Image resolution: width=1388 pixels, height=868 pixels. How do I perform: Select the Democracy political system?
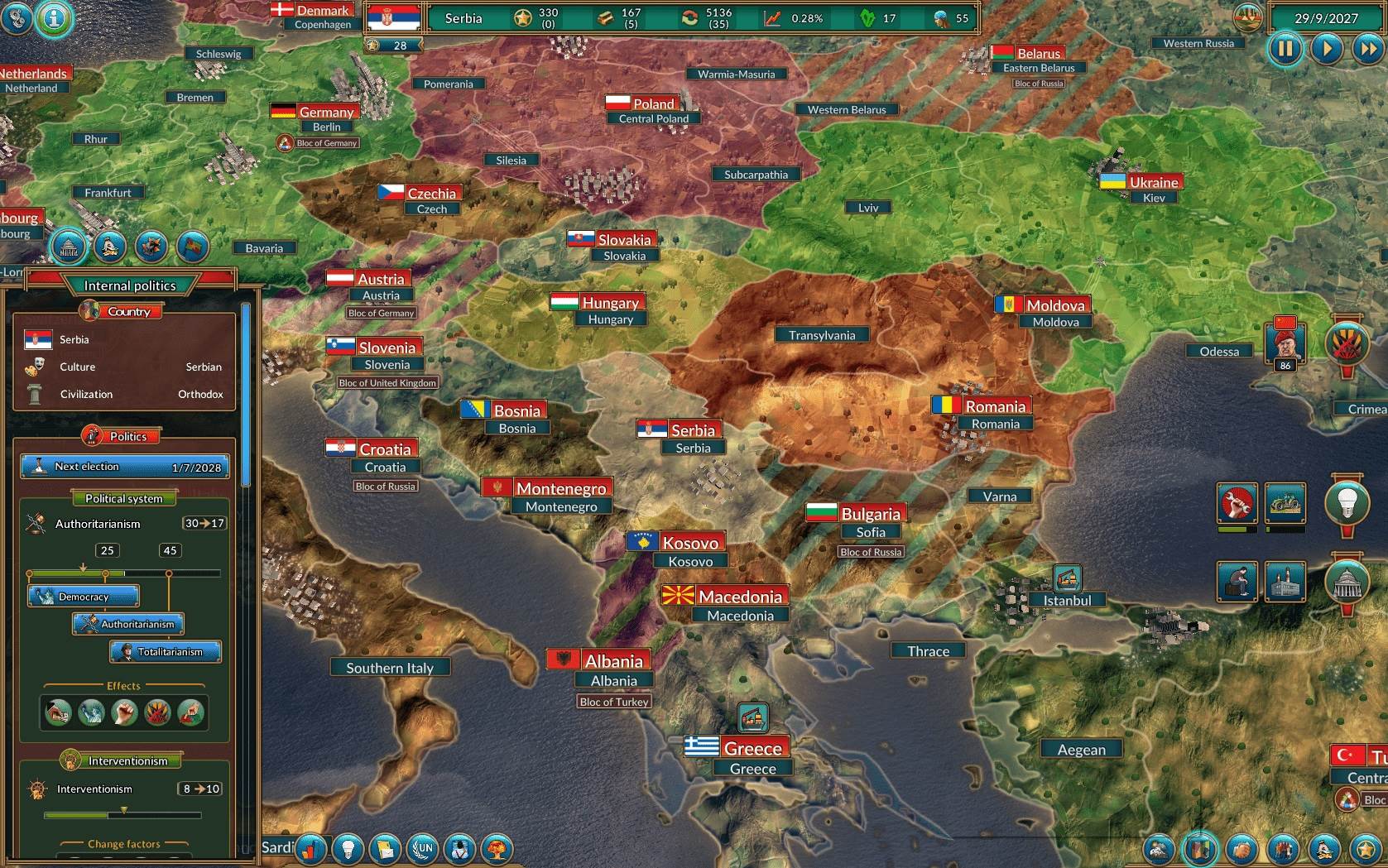point(84,596)
